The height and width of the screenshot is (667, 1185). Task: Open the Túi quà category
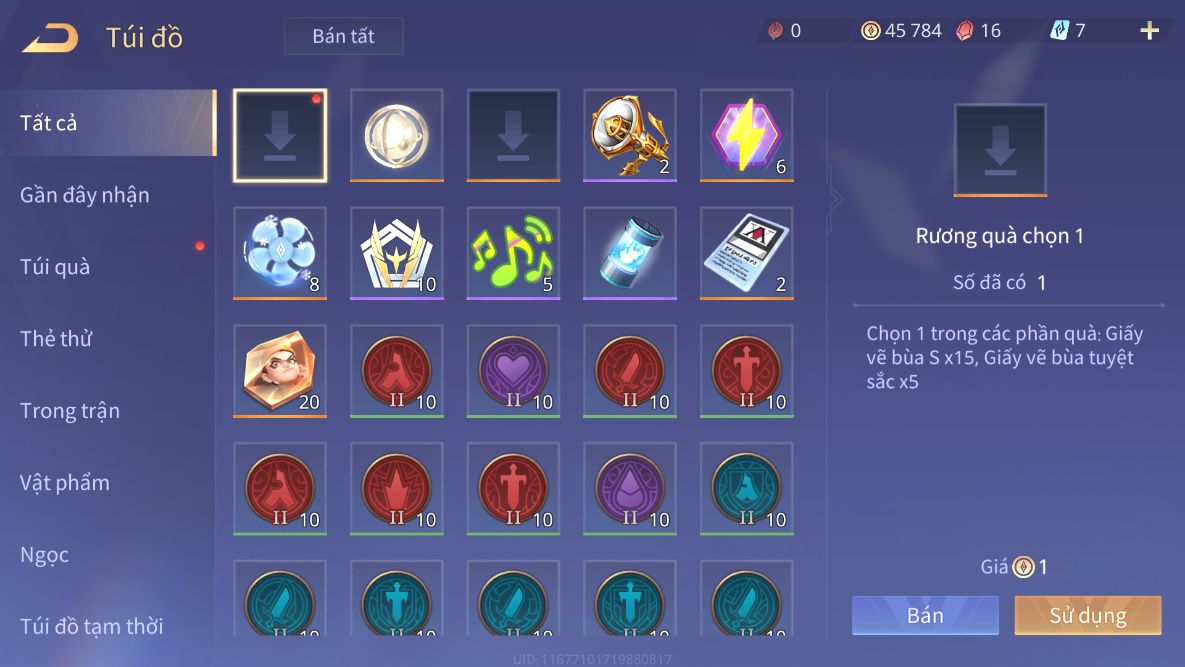(x=55, y=267)
